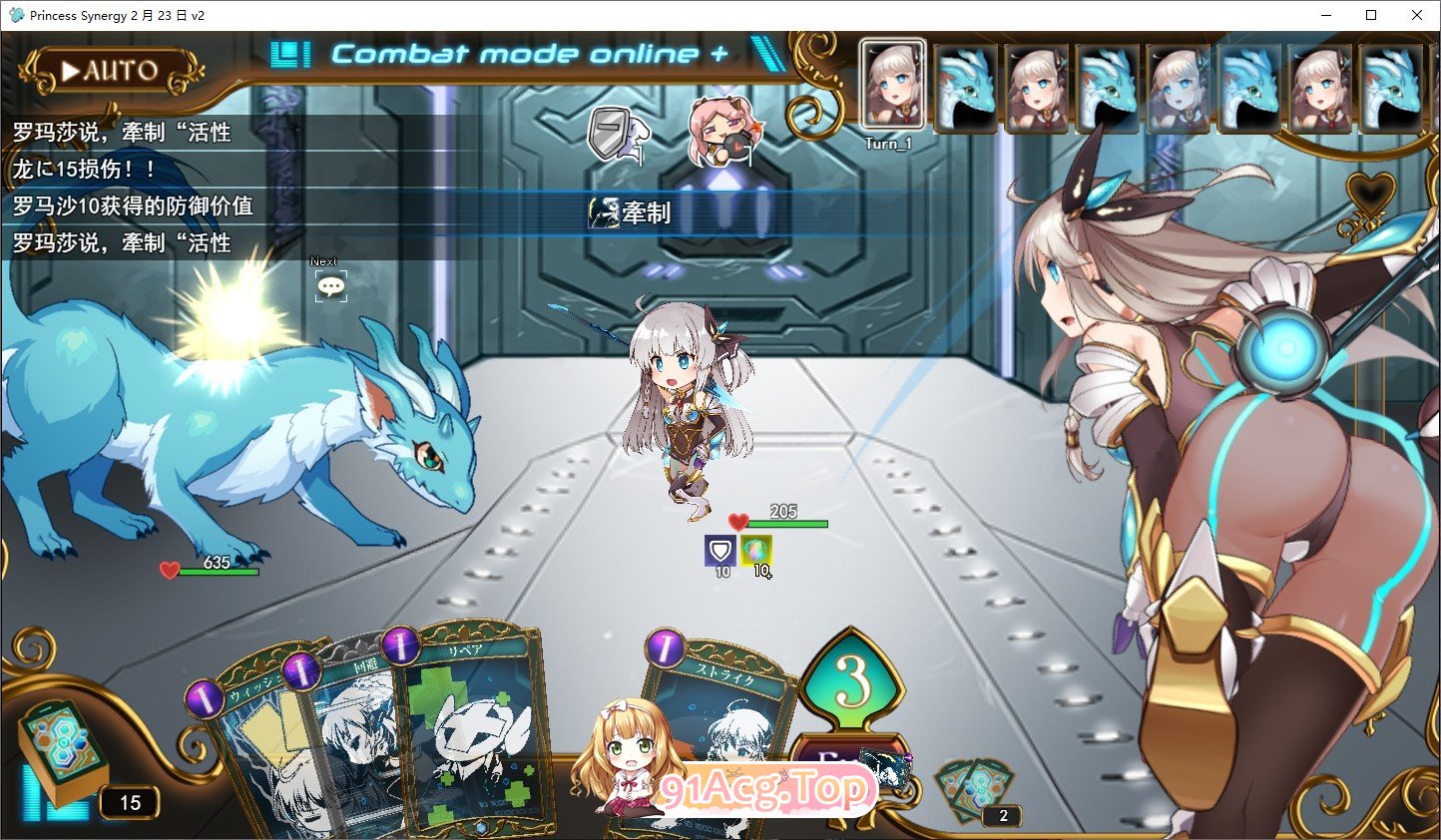Viewport: 1441px width, 840px height.
Task: Expand the Turn_1 character portrait
Action: tap(889, 85)
